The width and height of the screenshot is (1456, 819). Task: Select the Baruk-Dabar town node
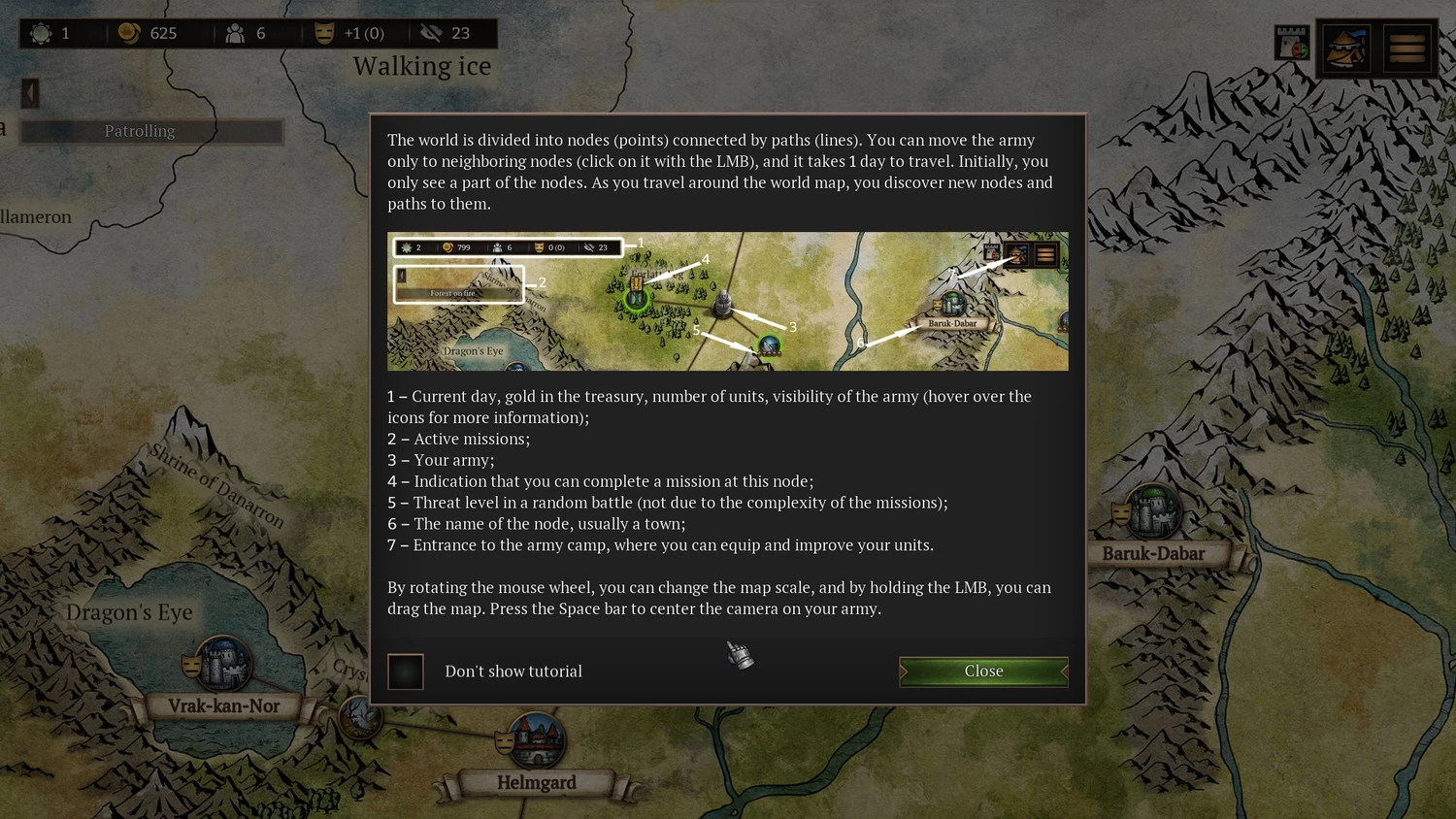(1152, 511)
